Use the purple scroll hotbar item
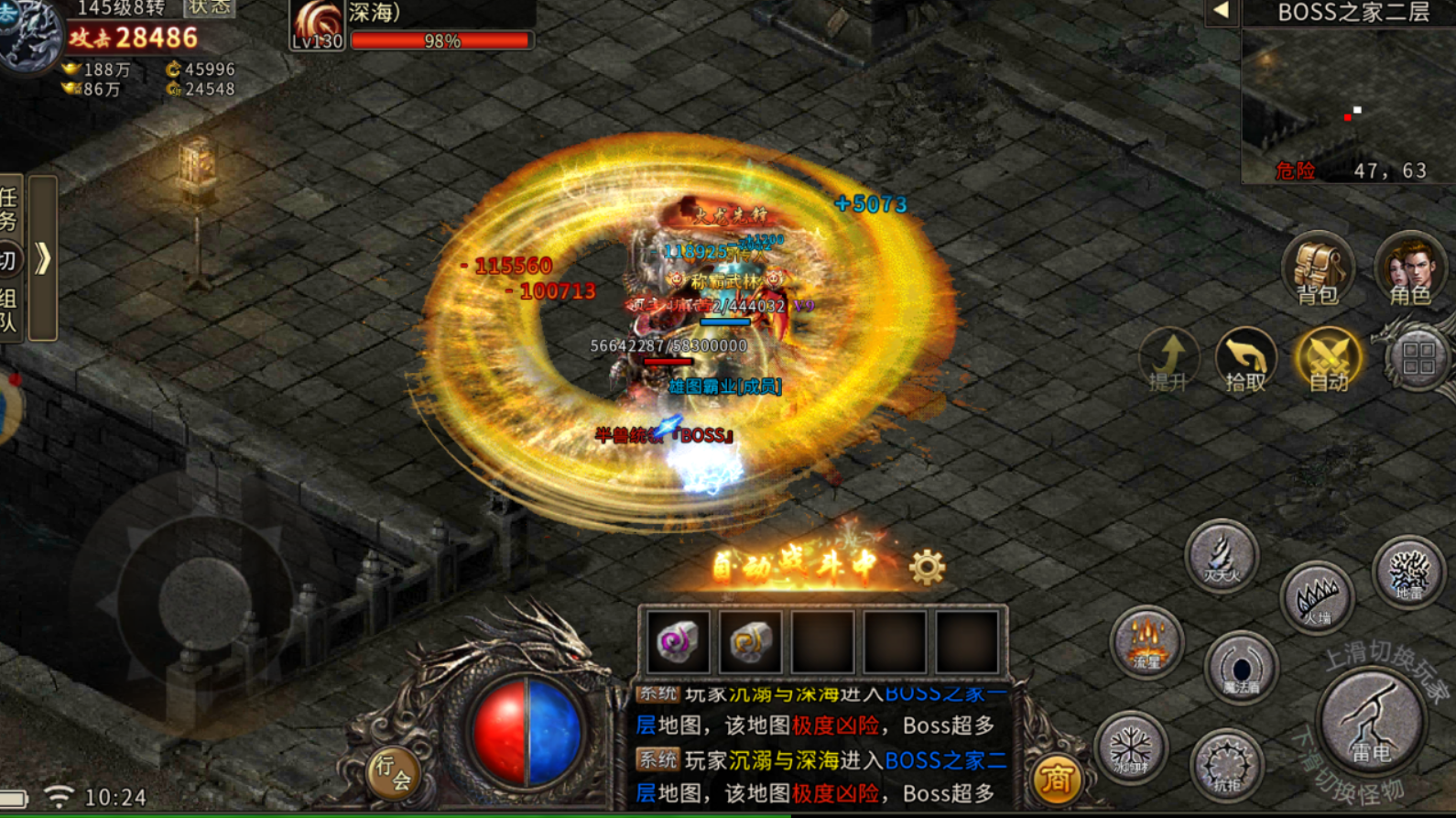The height and width of the screenshot is (818, 1456). point(678,641)
